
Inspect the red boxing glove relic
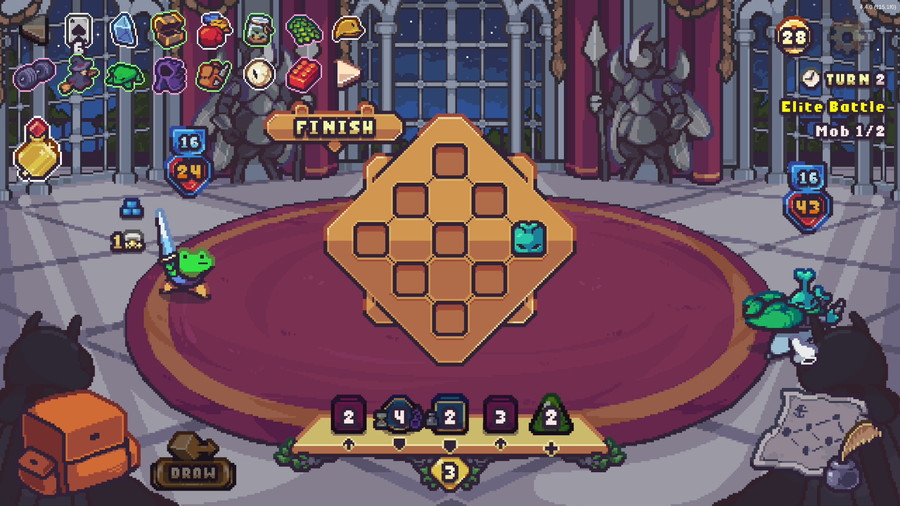214,31
